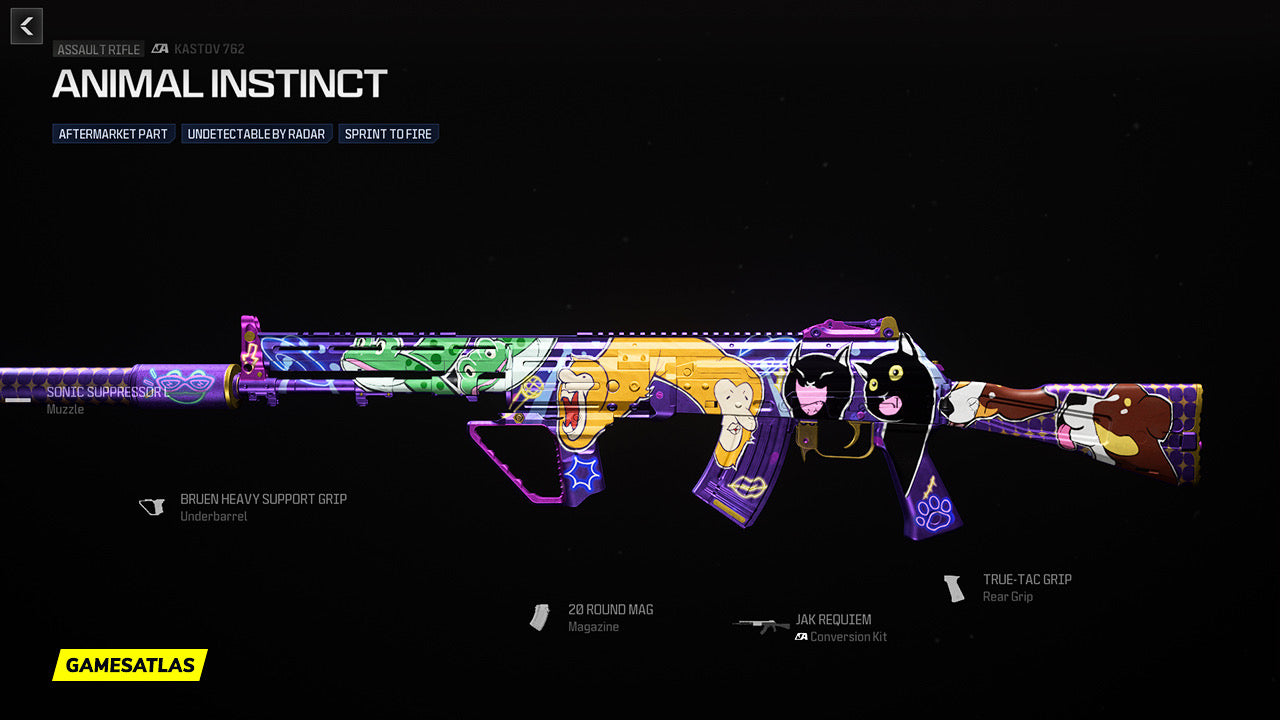Select the Bruen Heavy Support Grip underbarrel
Image resolution: width=1280 pixels, height=720 pixels.
[x=262, y=499]
